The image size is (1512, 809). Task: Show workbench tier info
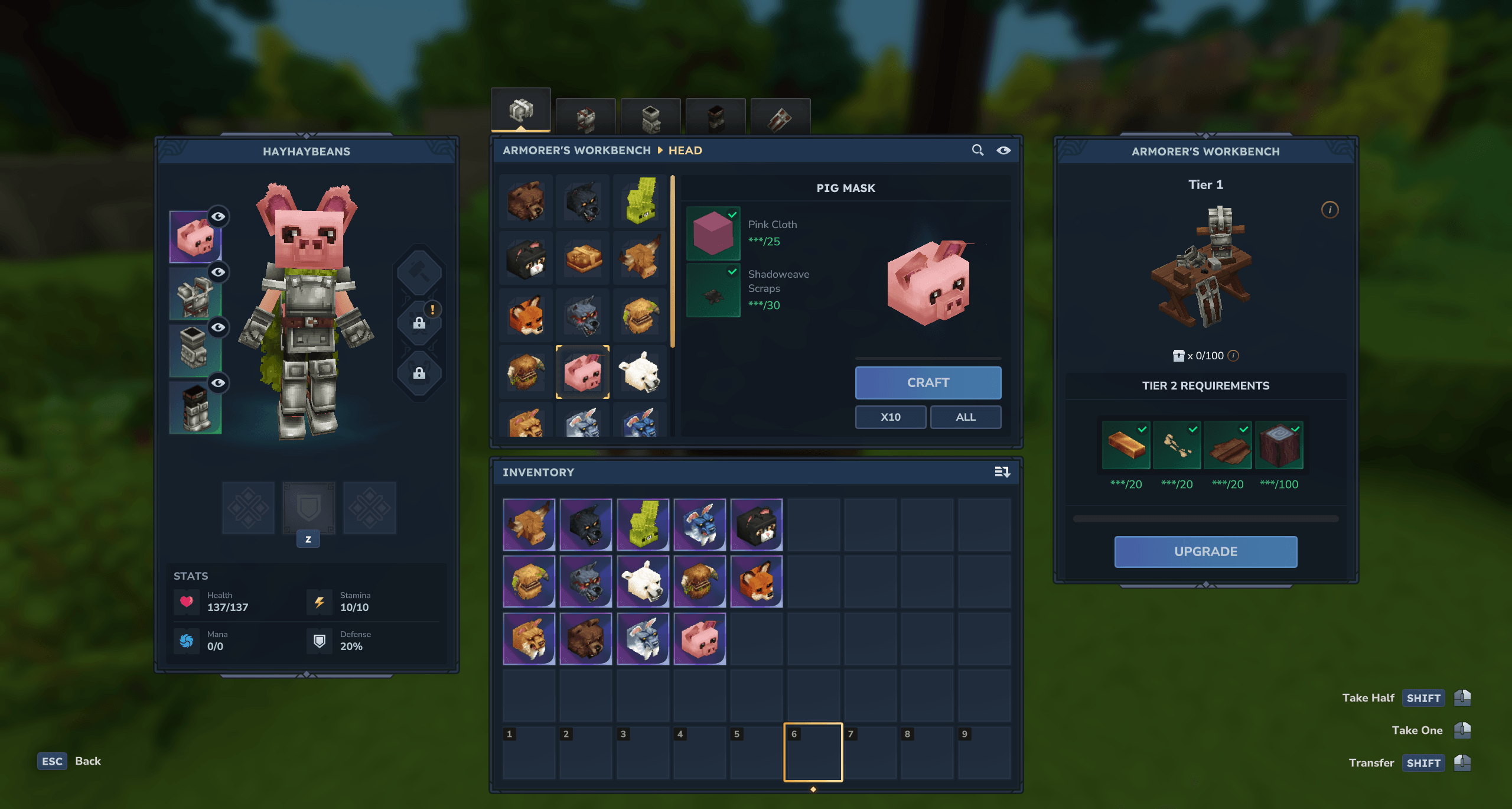point(1329,210)
